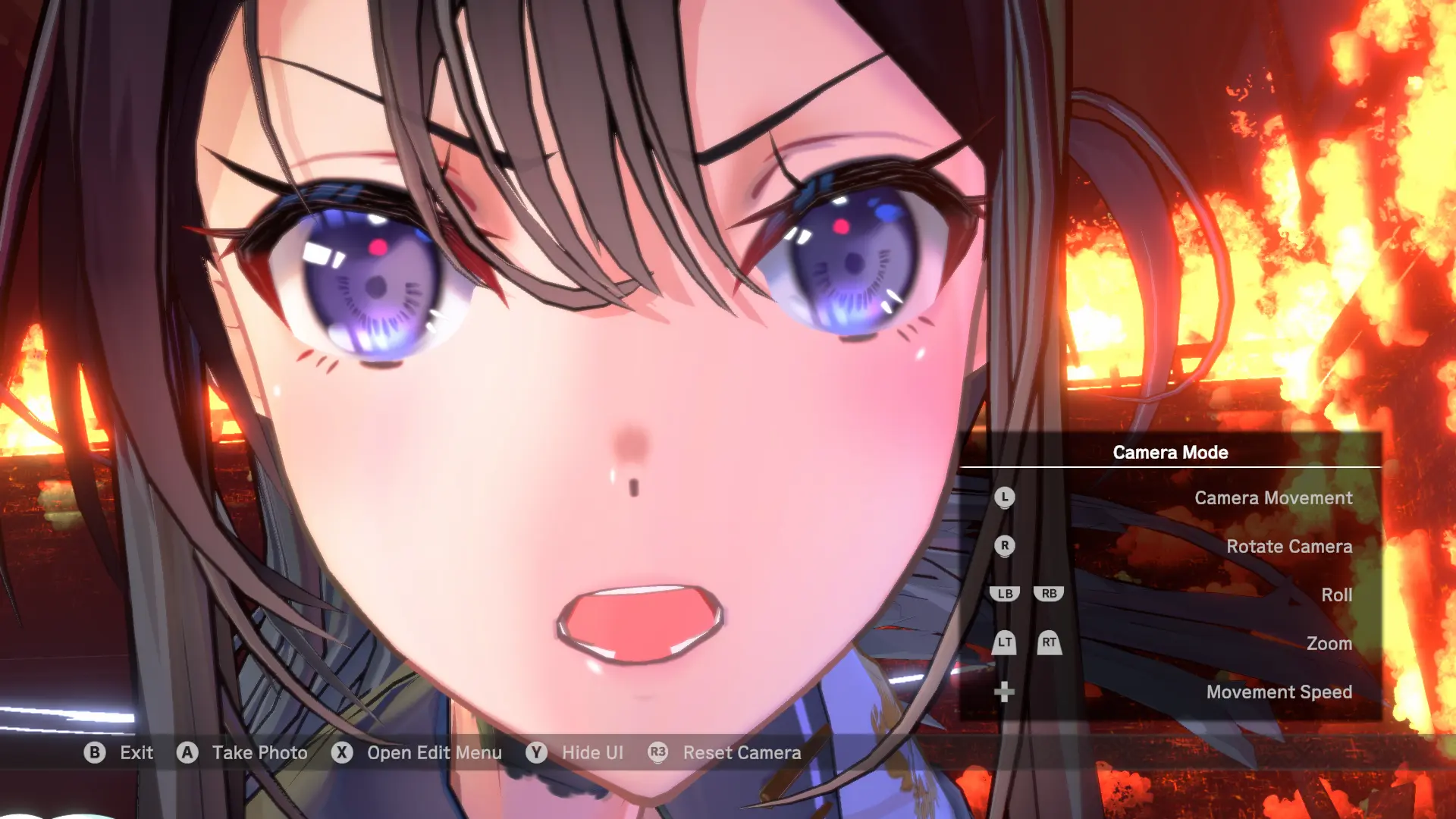This screenshot has height=819, width=1456.
Task: Select the Movement Speed label
Action: click(x=1279, y=692)
